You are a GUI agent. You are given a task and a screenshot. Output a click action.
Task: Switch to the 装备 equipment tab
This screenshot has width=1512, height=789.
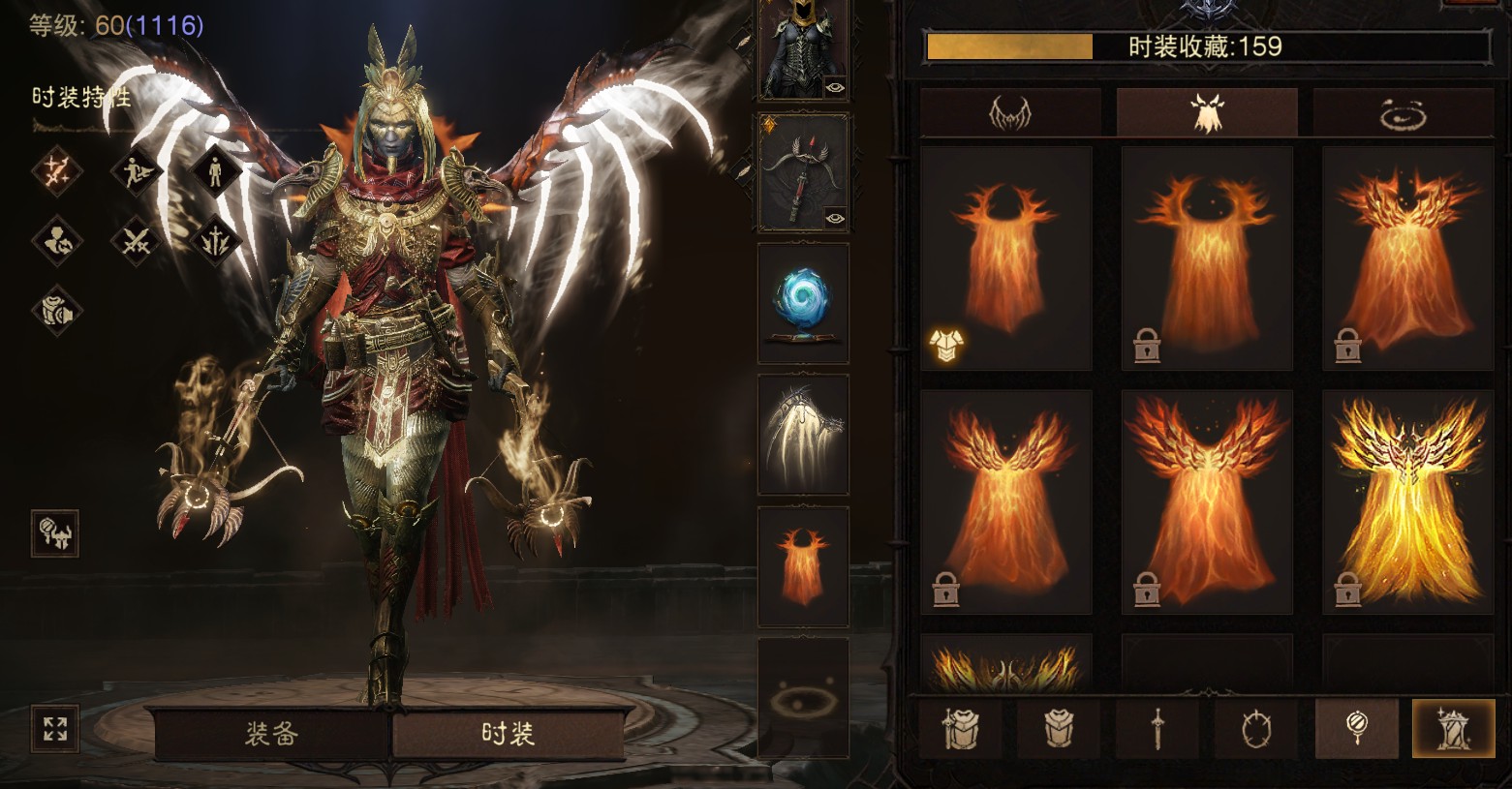point(271,734)
